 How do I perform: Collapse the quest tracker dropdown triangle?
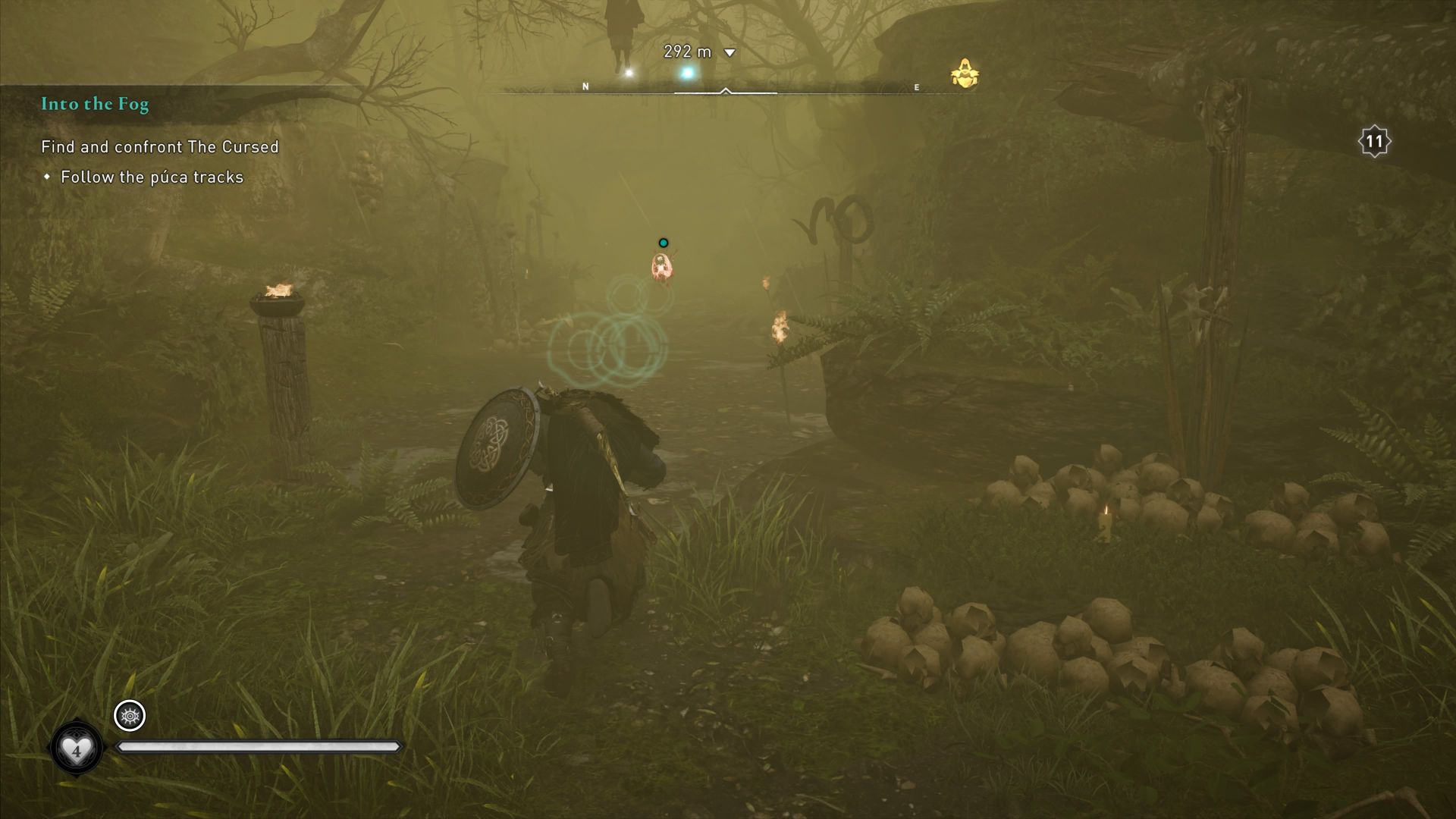[x=729, y=53]
